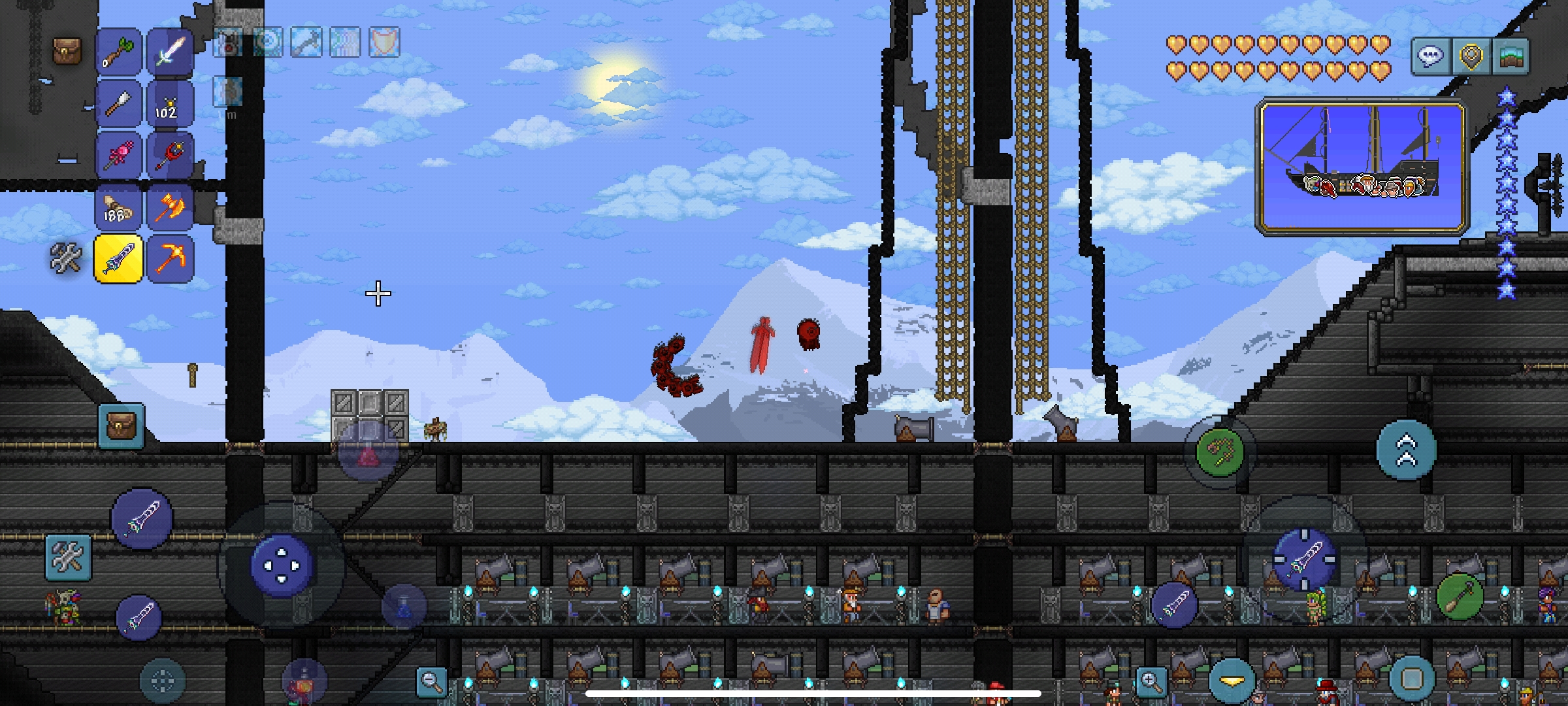Select the pink crystal staff slot
The width and height of the screenshot is (1568, 706).
[118, 155]
